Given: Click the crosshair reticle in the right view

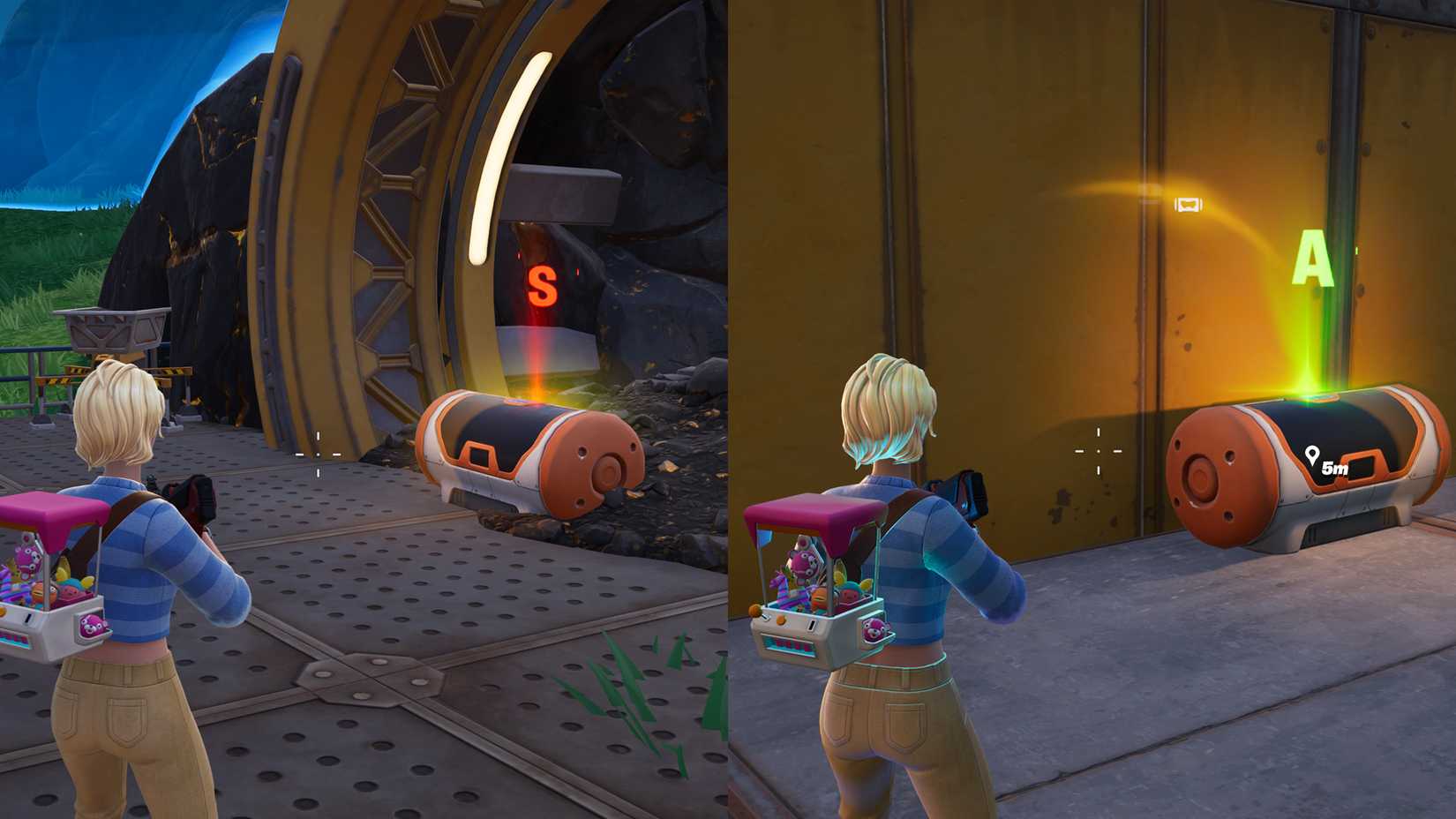Looking at the screenshot, I should (x=1098, y=452).
